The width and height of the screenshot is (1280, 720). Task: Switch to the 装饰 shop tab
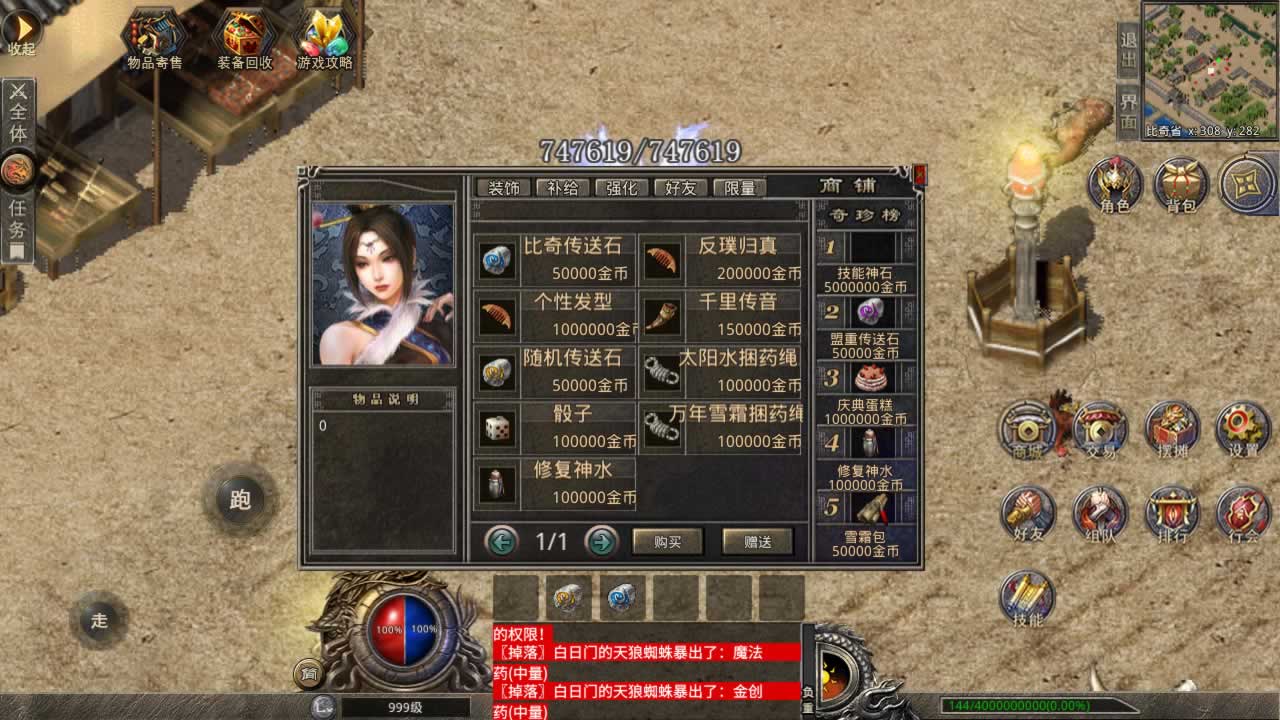[503, 187]
